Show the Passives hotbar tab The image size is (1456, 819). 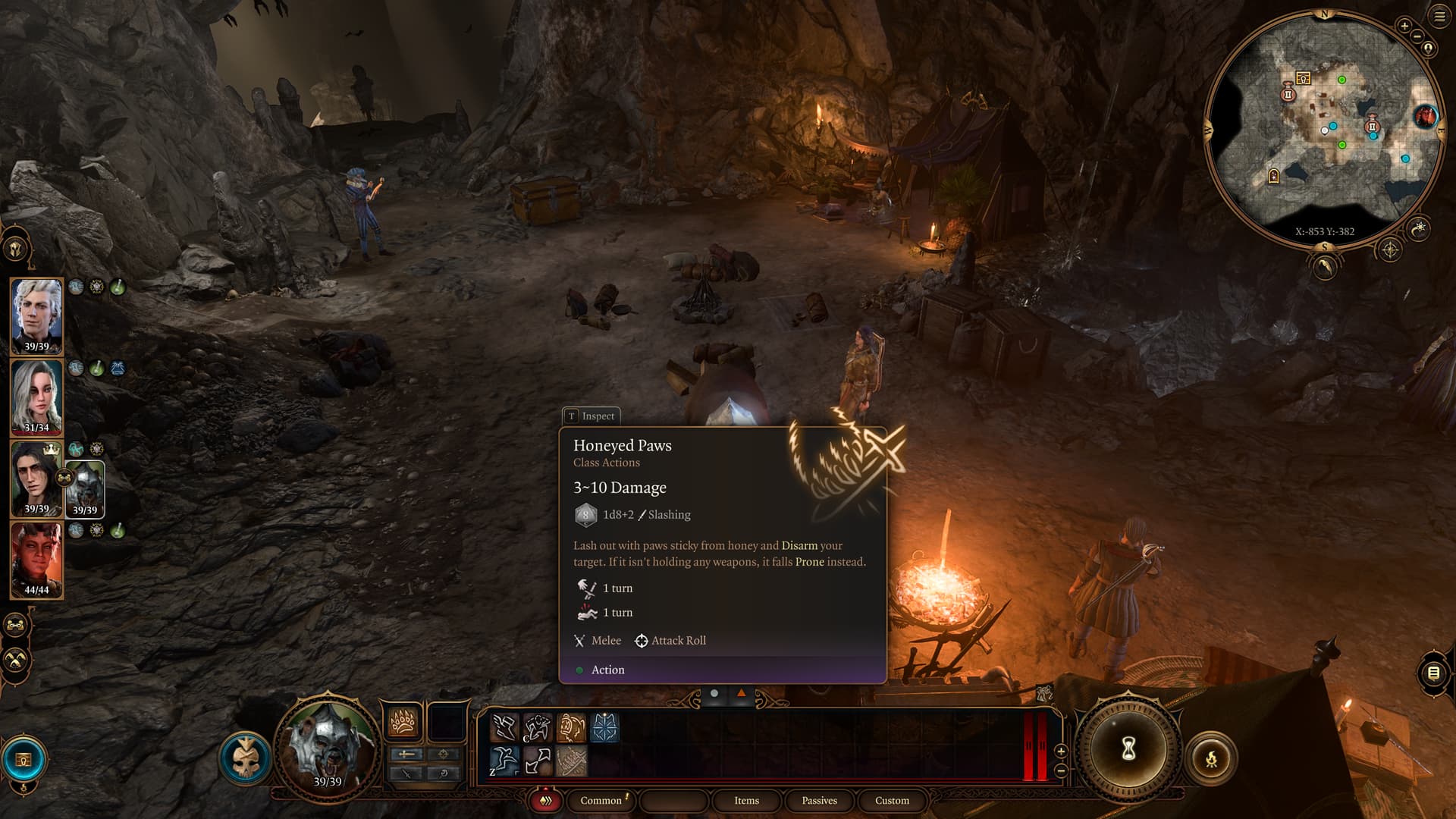click(x=819, y=801)
